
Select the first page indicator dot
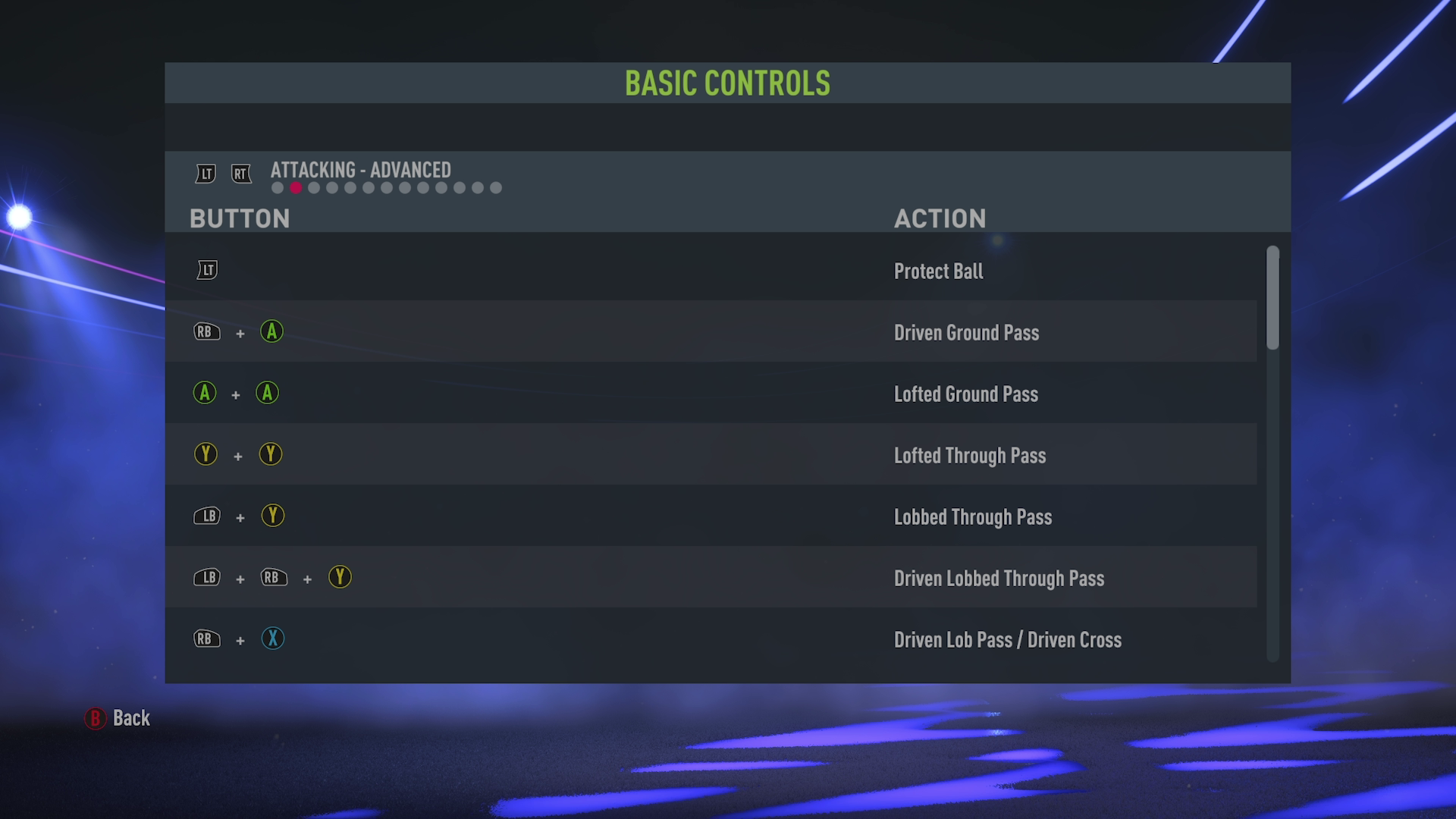click(276, 187)
